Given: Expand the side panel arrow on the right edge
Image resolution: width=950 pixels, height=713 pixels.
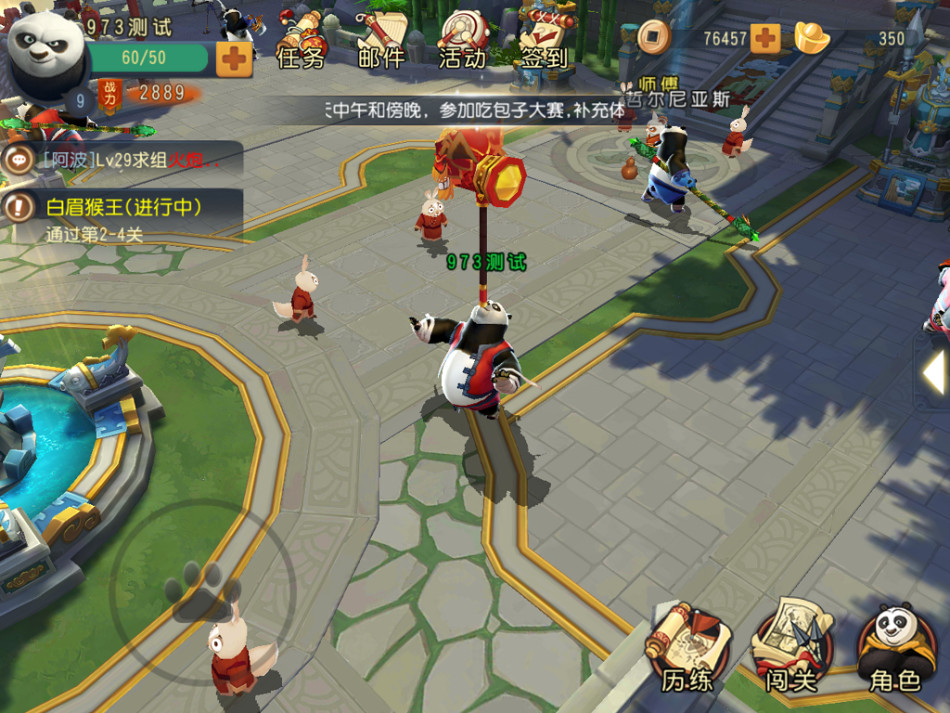Looking at the screenshot, I should pyautogui.click(x=934, y=372).
